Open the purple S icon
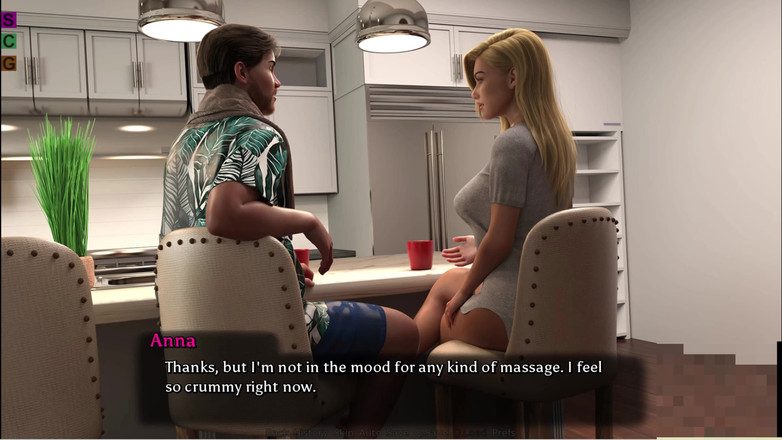Viewport: 782px width, 440px height. click(9, 19)
